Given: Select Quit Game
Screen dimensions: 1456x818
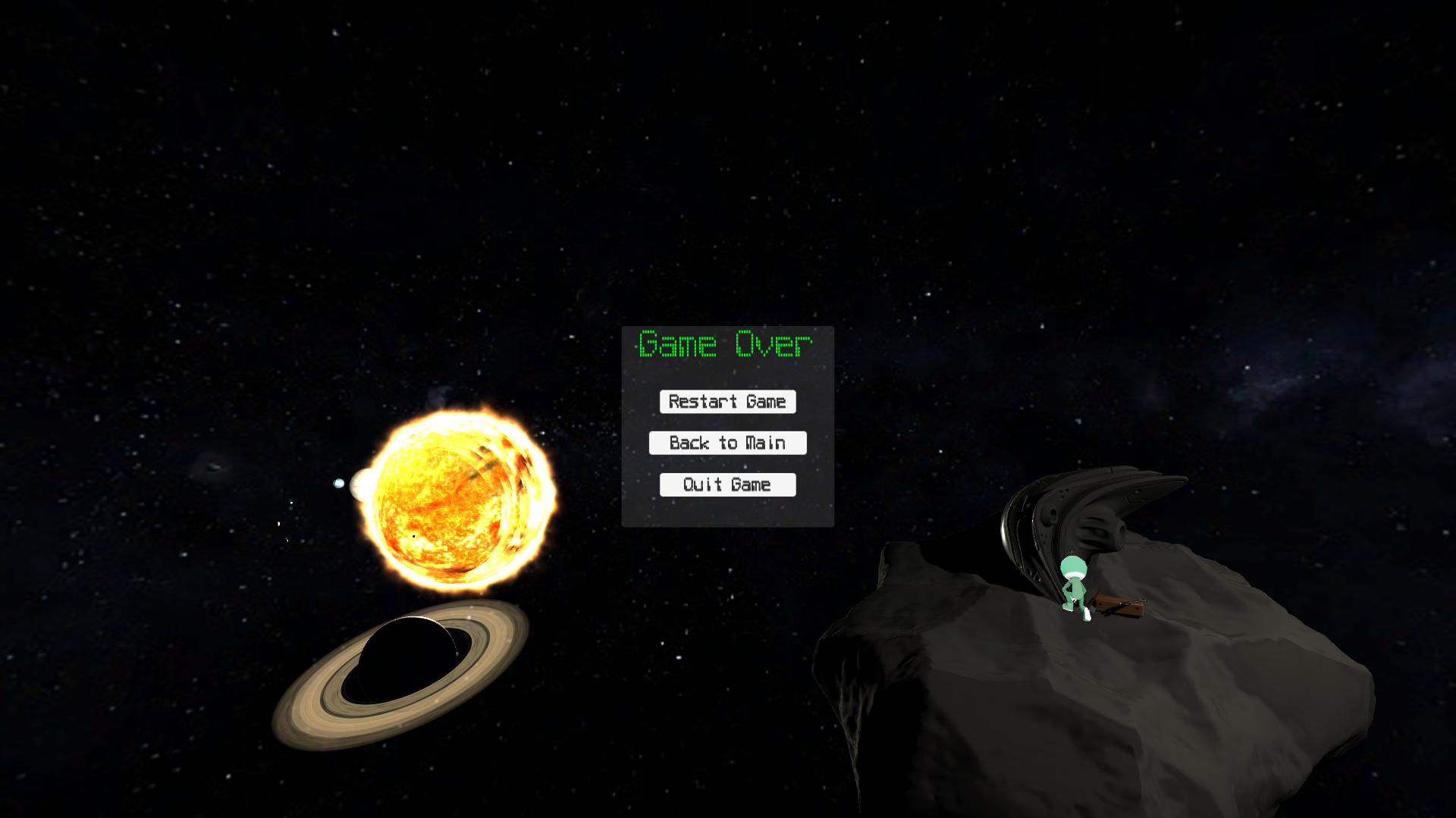Looking at the screenshot, I should (x=727, y=485).
